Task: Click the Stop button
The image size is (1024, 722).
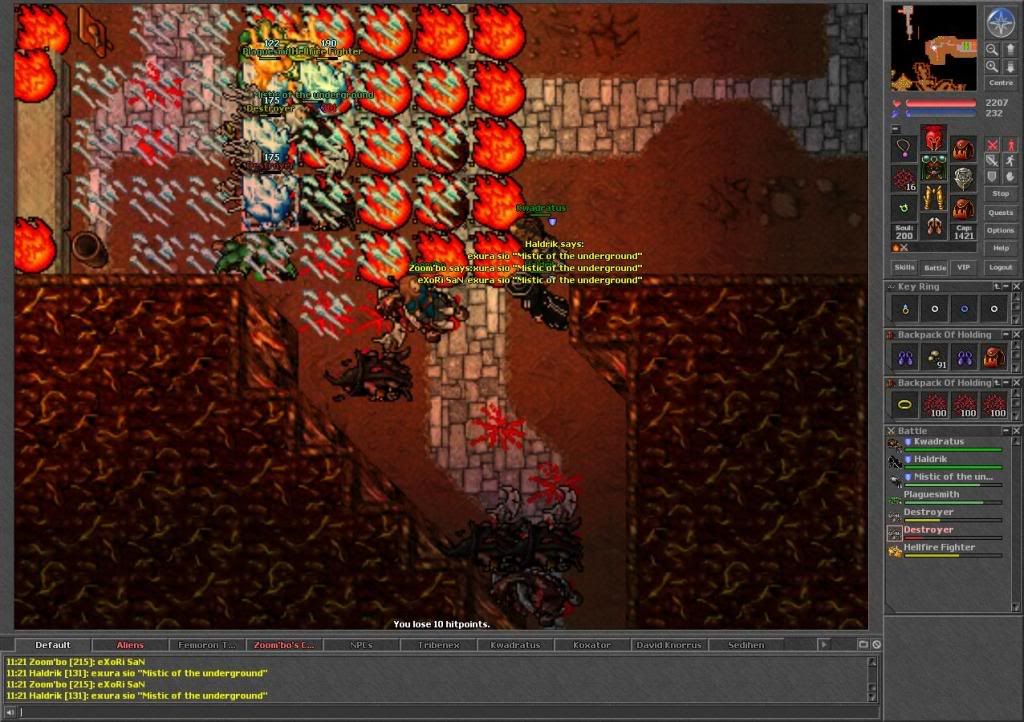Action: [1000, 193]
